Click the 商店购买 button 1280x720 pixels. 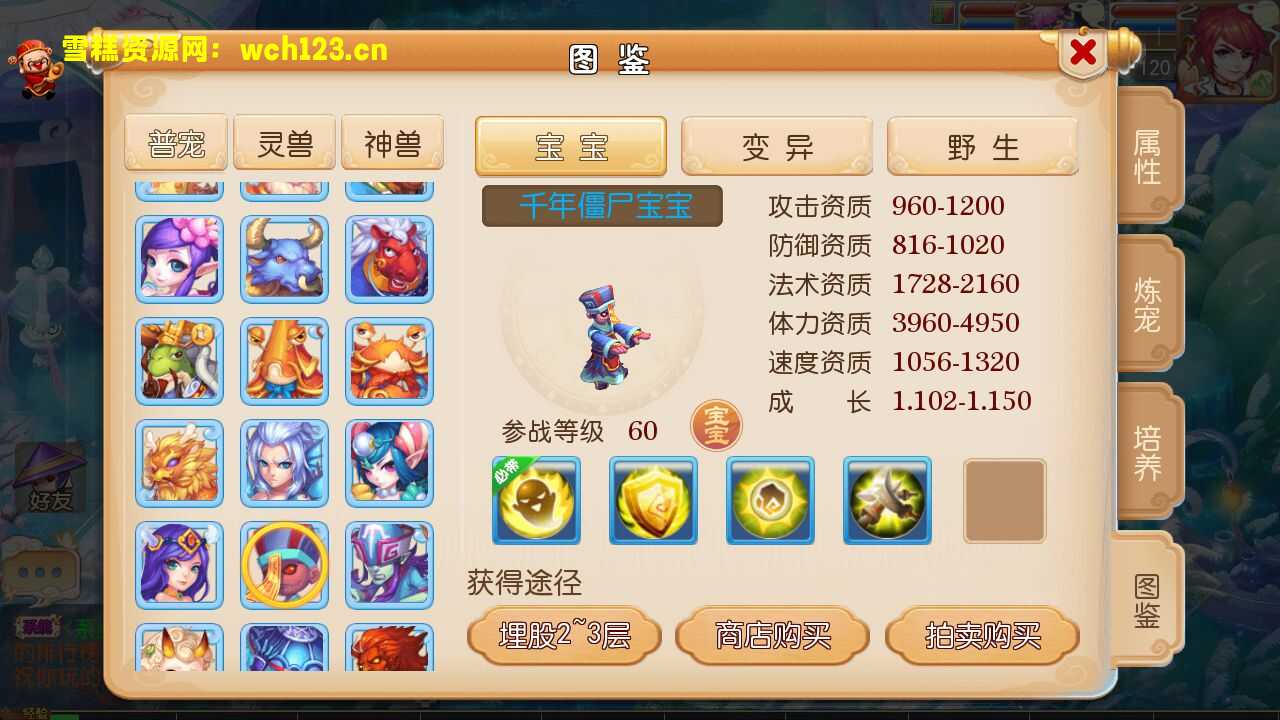tap(773, 634)
